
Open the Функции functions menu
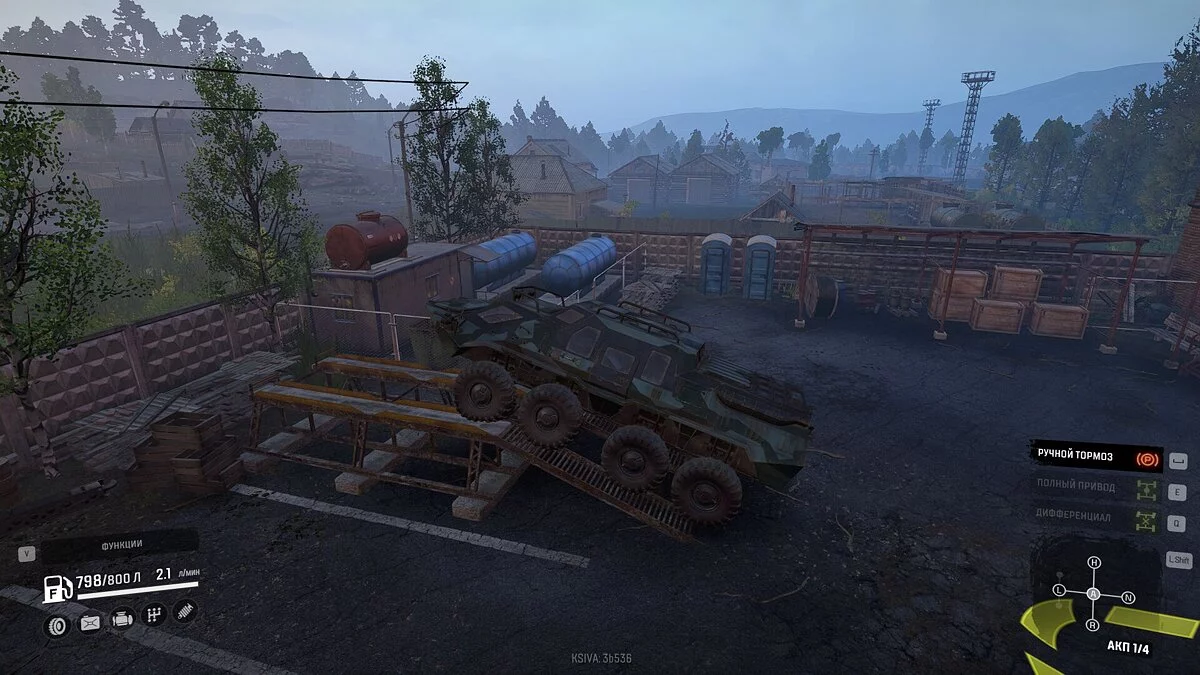[x=121, y=545]
